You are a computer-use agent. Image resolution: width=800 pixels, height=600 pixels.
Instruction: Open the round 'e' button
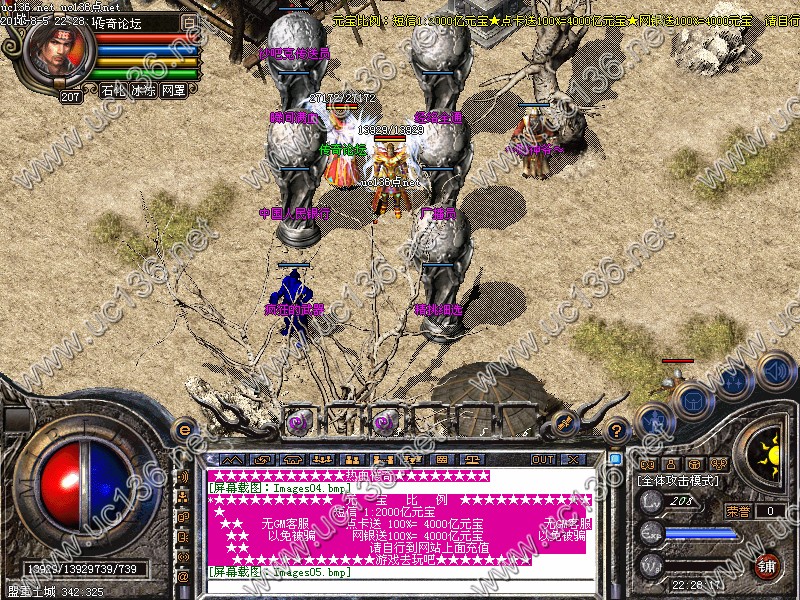click(183, 428)
